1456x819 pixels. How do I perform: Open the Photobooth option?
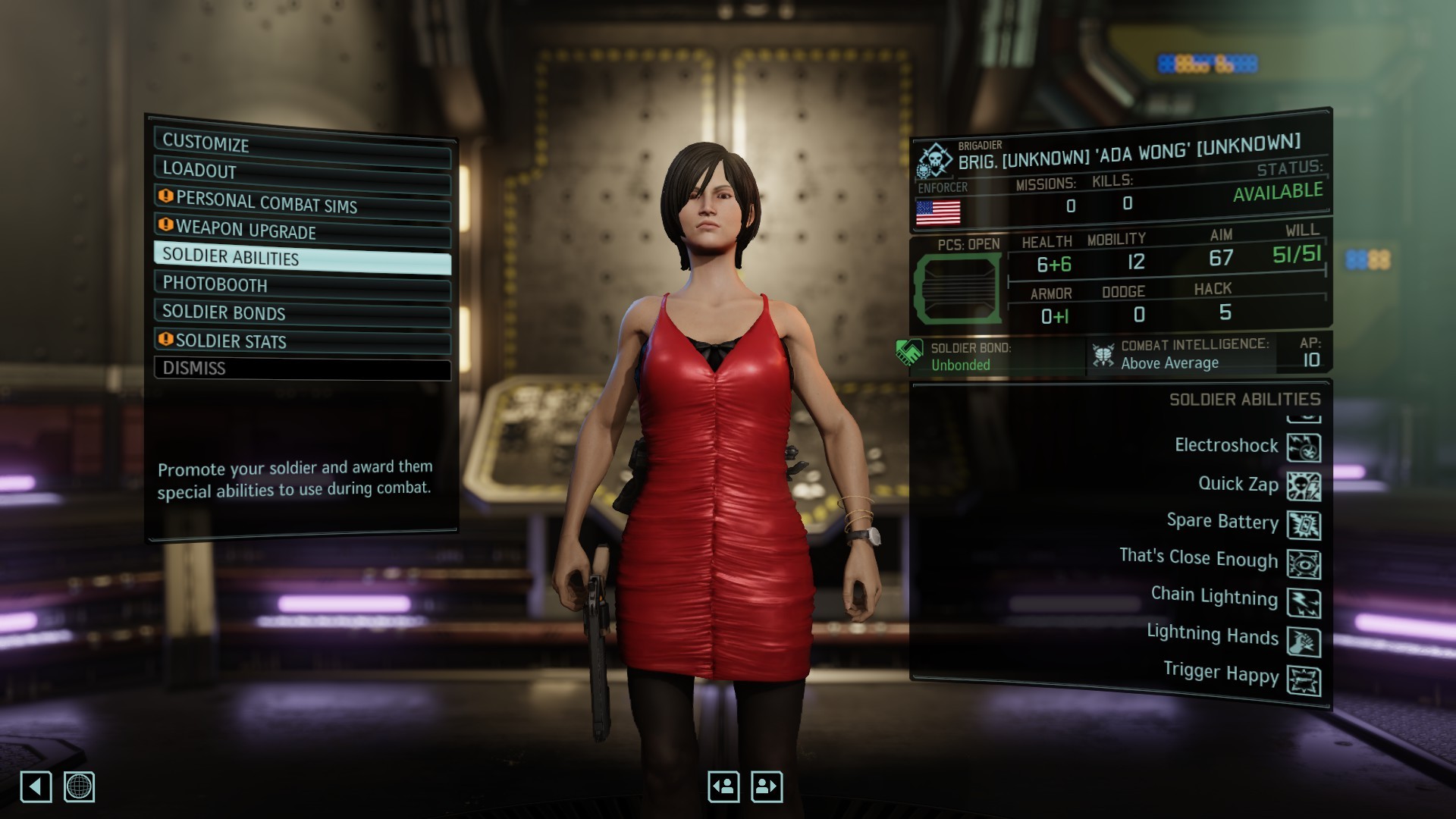(x=302, y=285)
